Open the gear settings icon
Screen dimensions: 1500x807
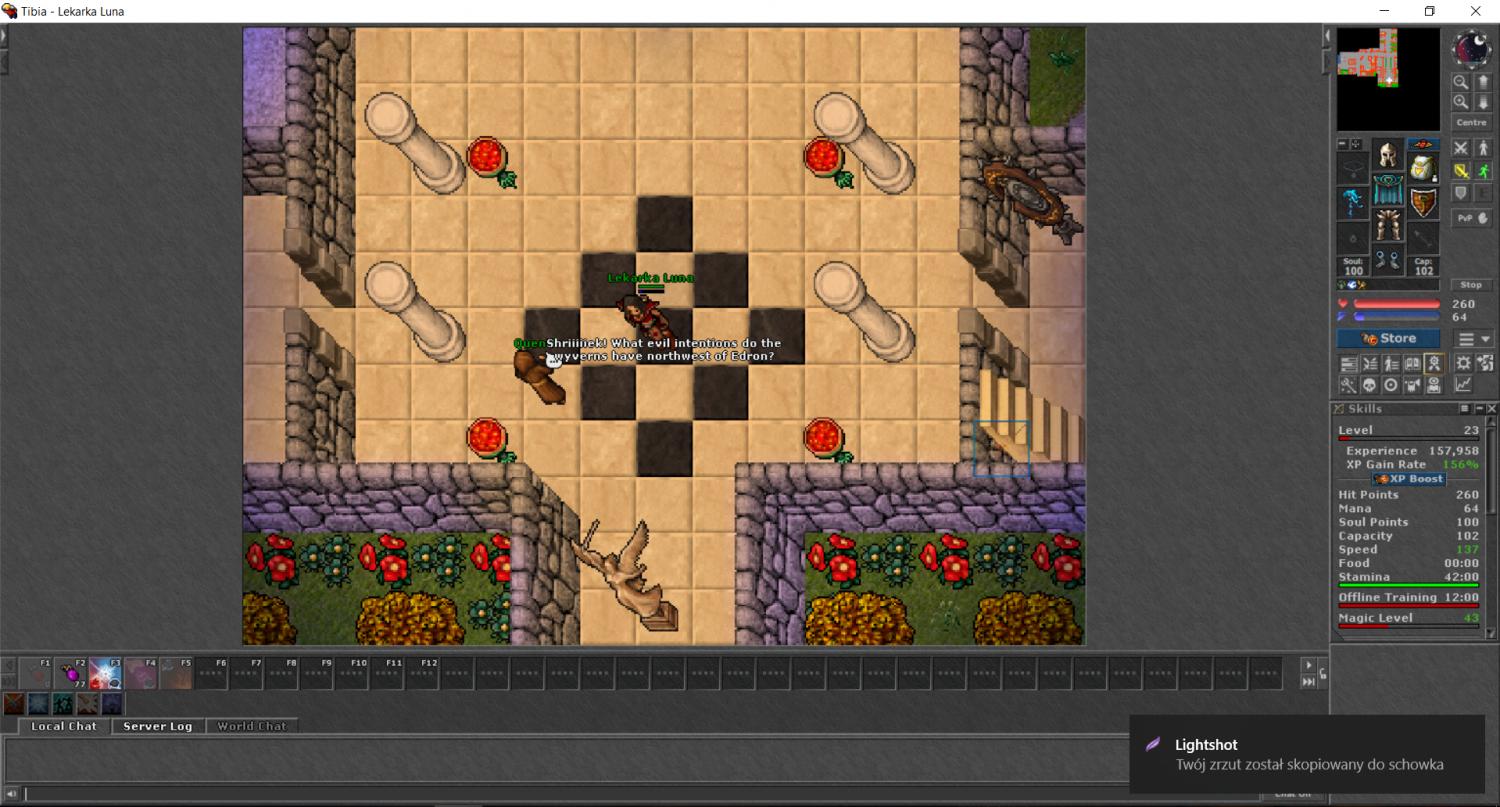(x=1463, y=363)
